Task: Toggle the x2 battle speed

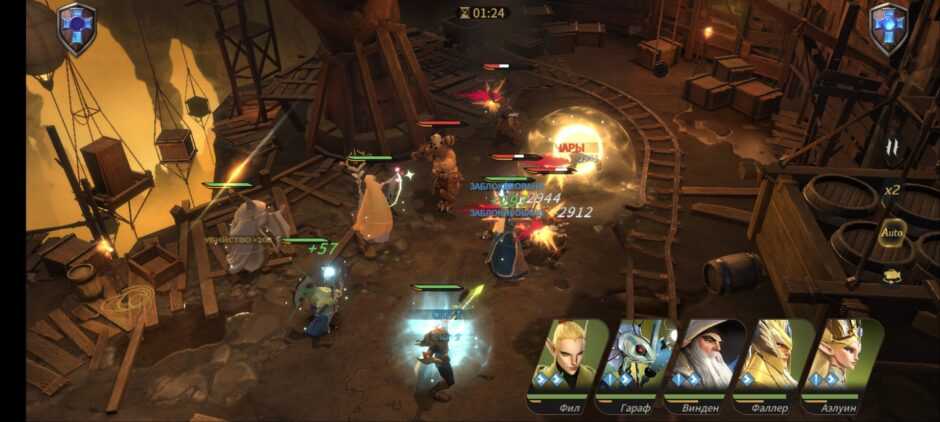Action: 891,190
